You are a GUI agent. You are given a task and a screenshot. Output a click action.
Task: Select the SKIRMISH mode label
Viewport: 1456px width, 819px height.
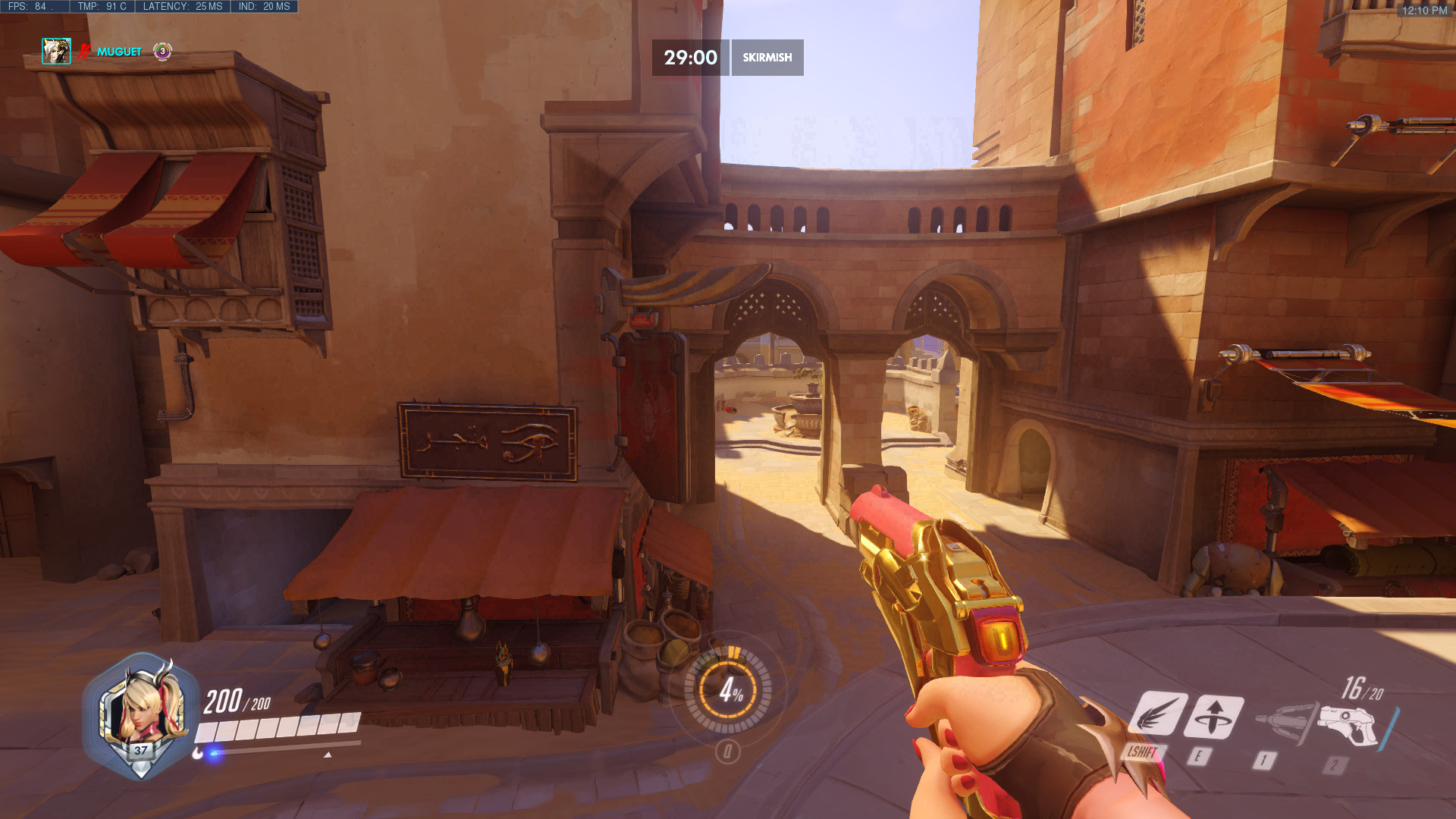coord(767,57)
